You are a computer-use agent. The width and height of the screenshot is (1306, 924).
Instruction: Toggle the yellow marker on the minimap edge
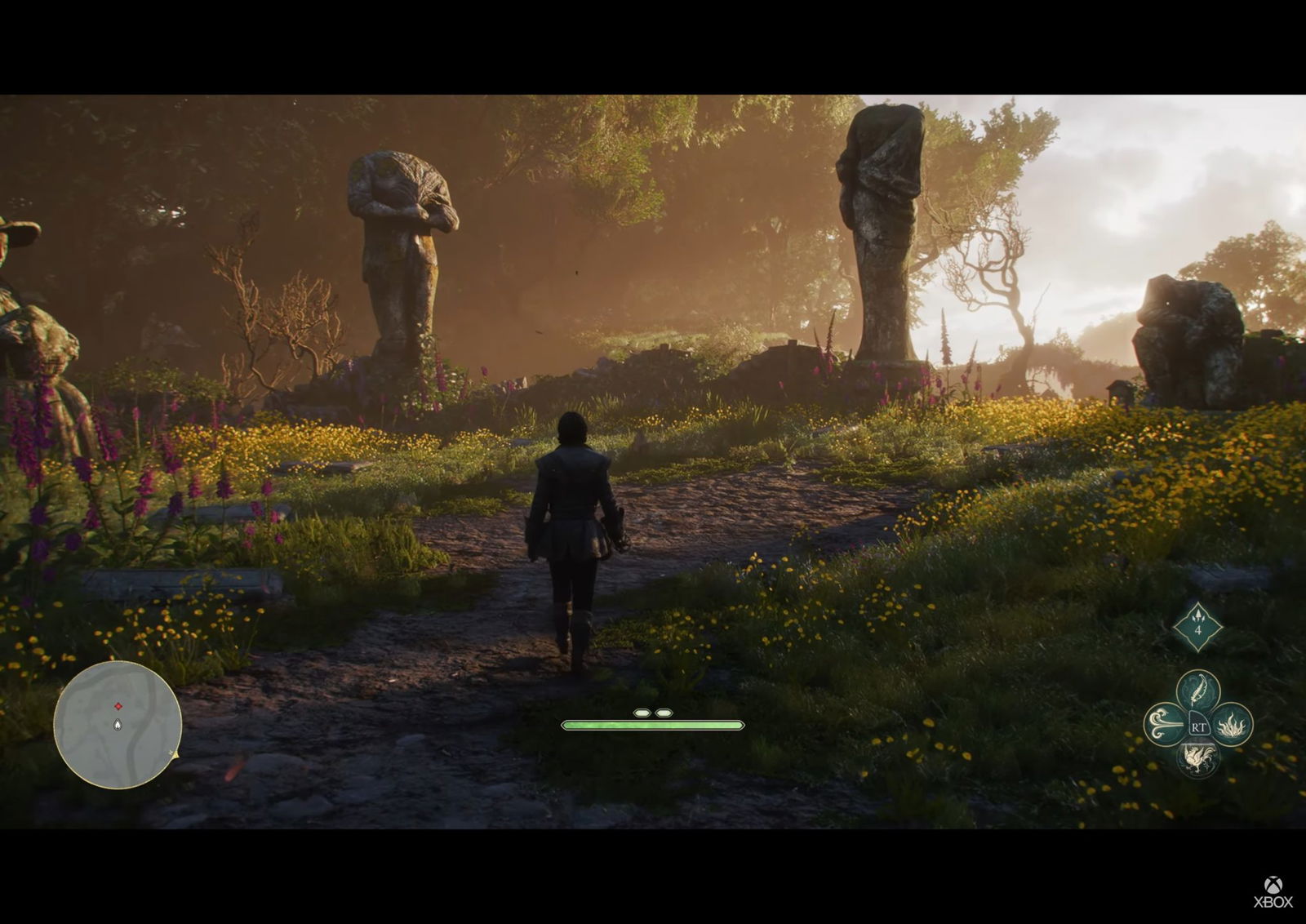pyautogui.click(x=175, y=755)
